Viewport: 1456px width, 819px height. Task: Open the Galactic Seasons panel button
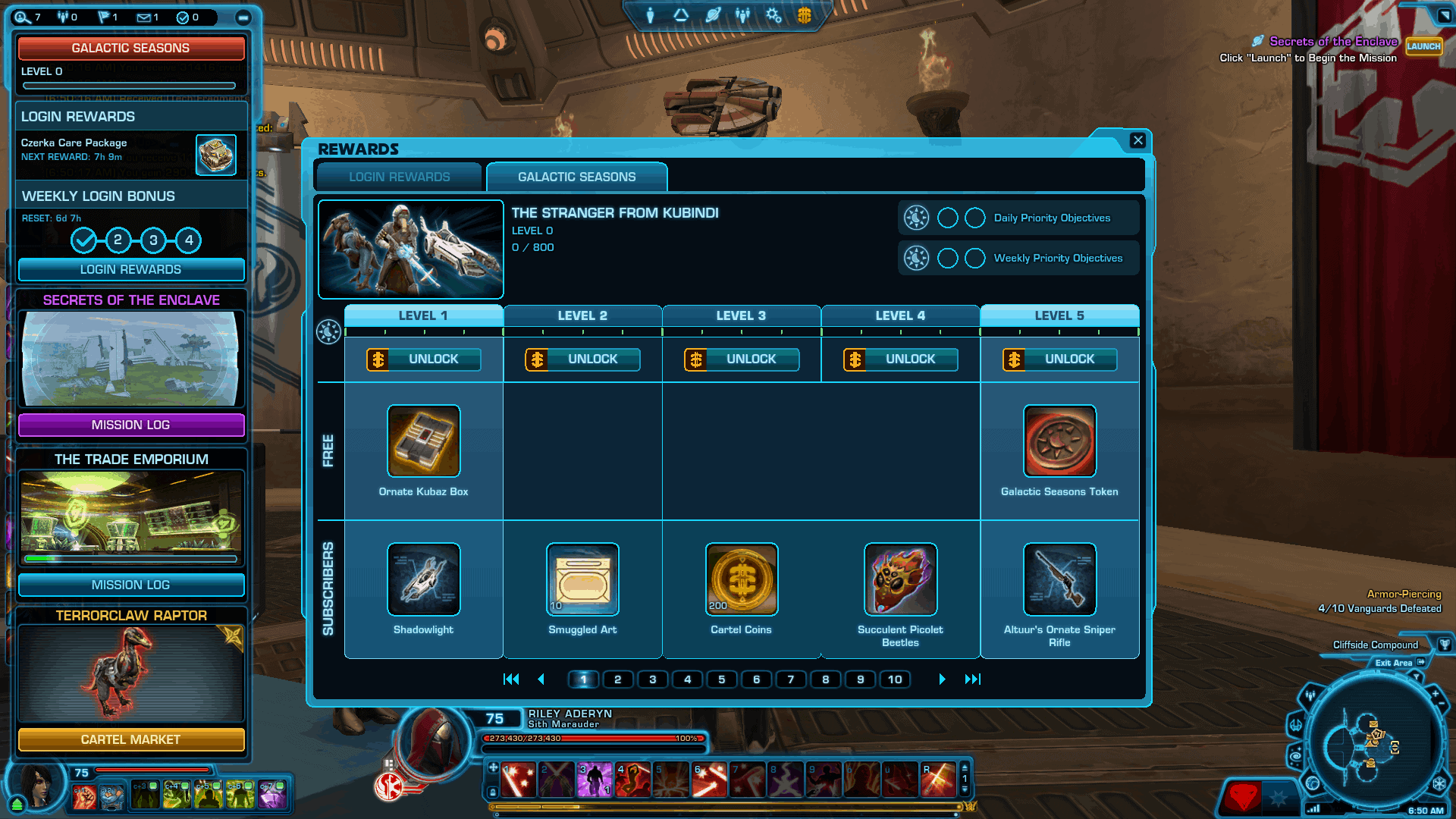coord(131,48)
